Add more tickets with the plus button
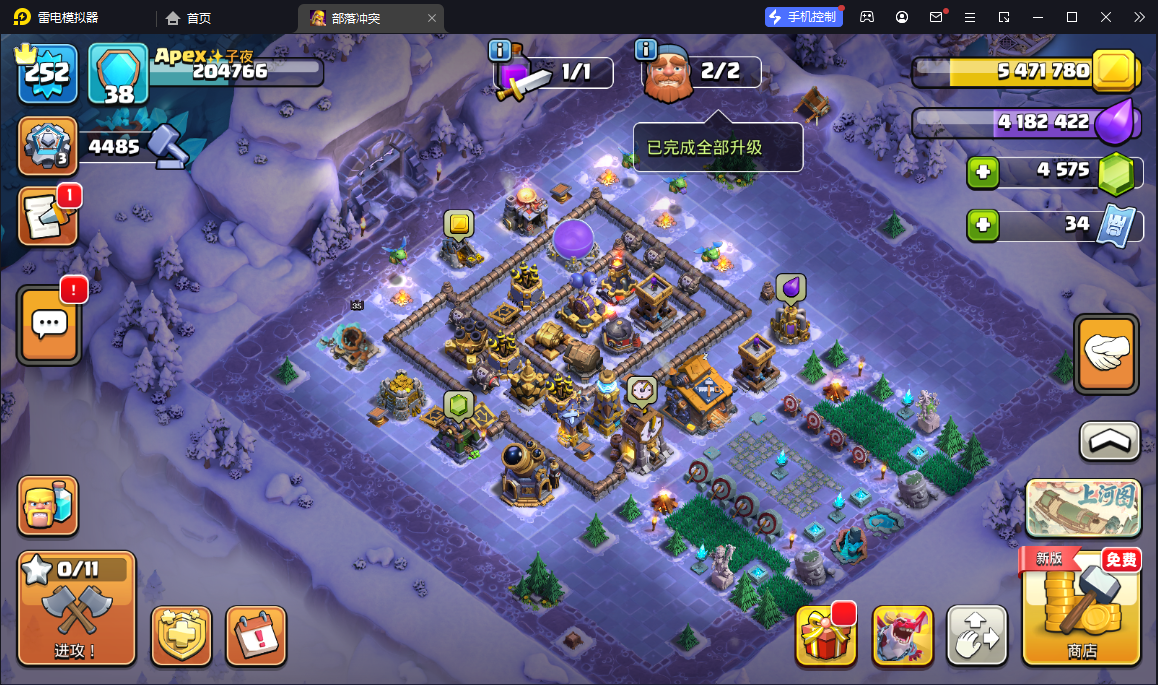 (982, 226)
